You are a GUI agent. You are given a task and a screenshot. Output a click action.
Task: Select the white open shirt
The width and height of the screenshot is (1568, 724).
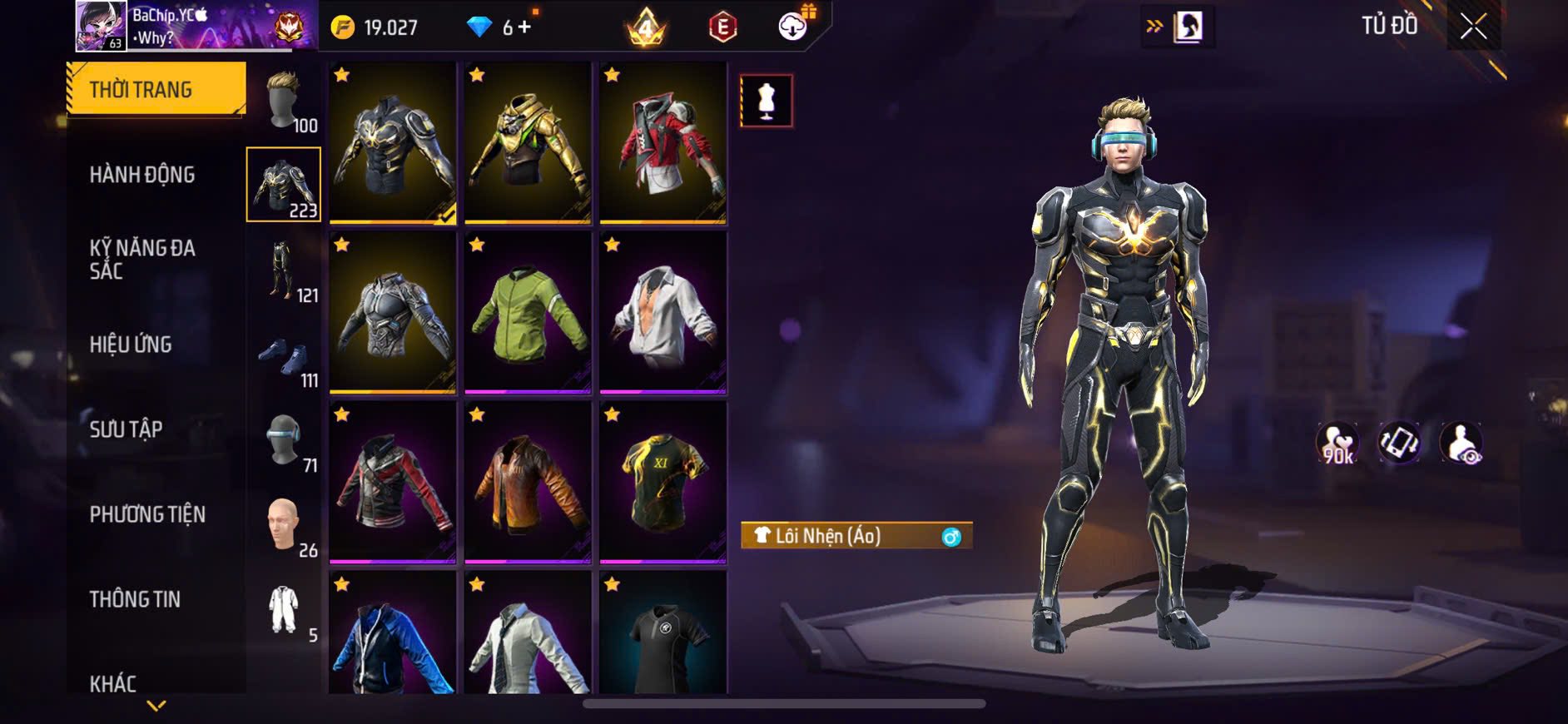tap(662, 313)
